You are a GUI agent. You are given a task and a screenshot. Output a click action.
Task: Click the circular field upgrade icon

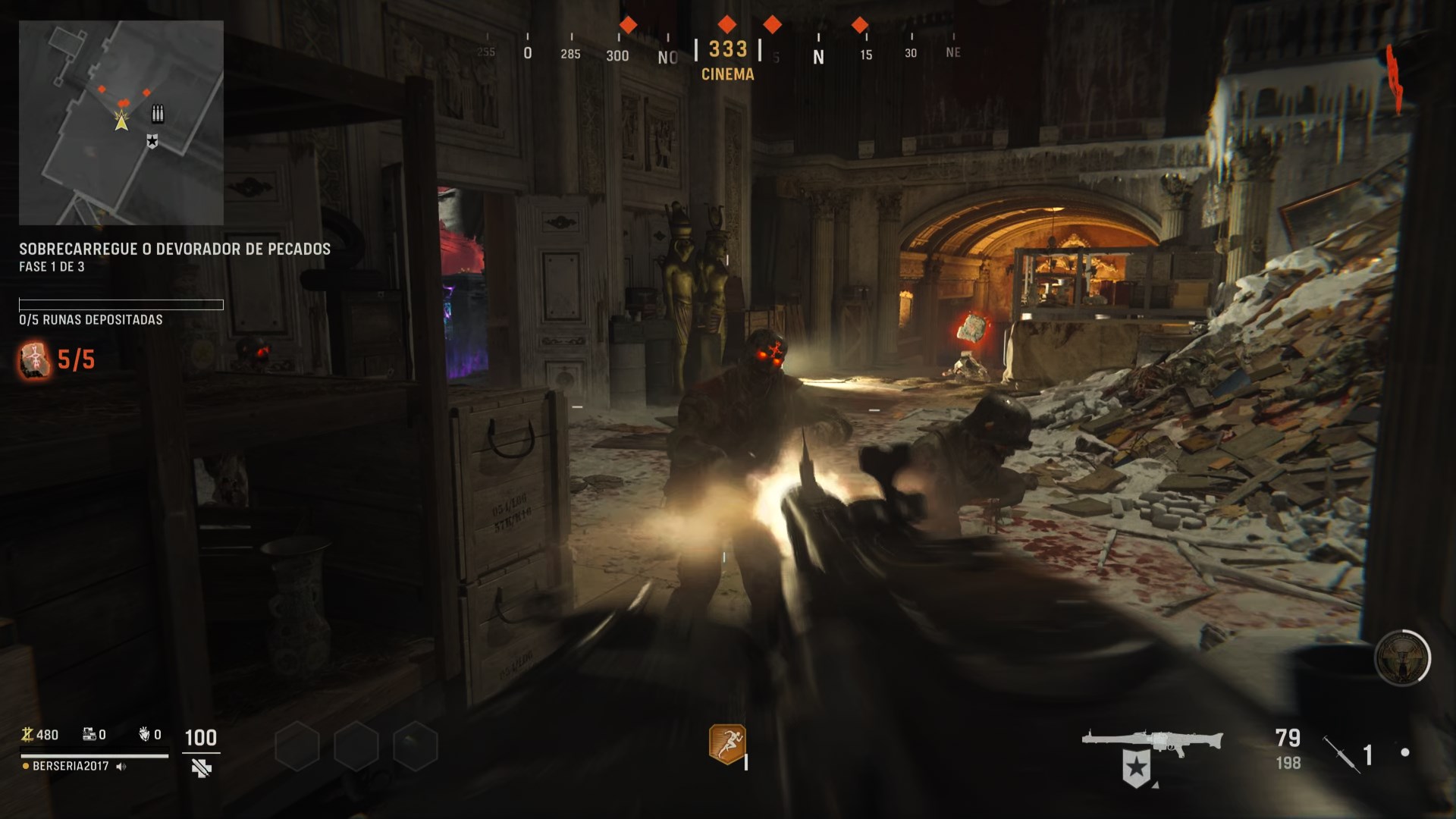click(x=1401, y=658)
